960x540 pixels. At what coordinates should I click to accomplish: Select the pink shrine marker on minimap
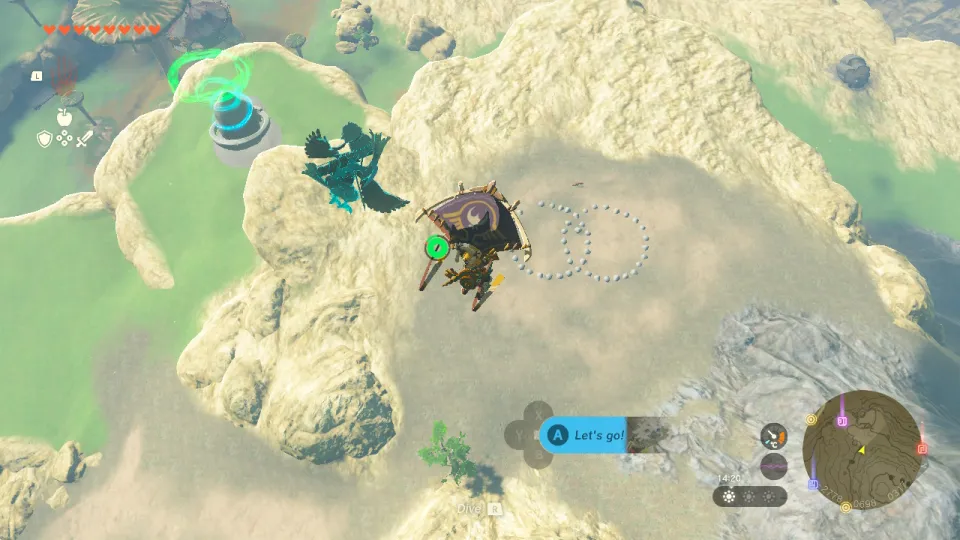[x=842, y=422]
